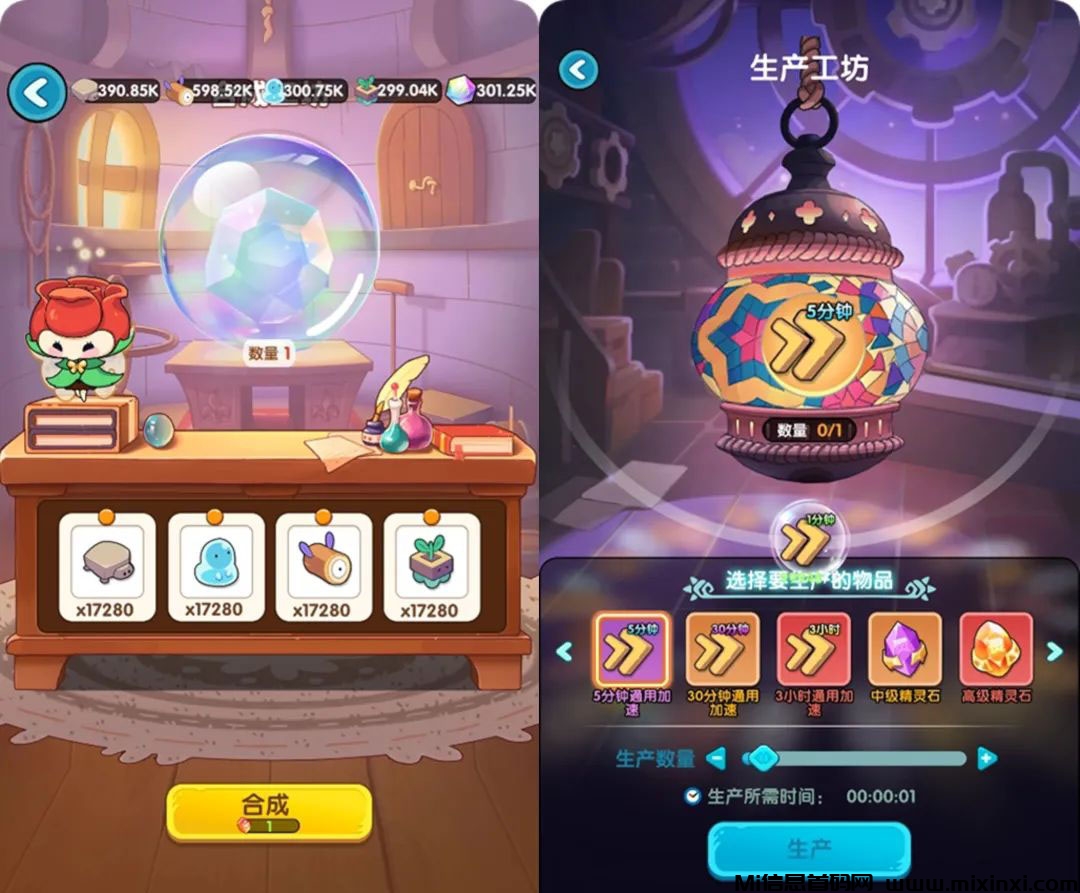Screen dimensions: 1080x893
Task: Show previous items with the left arrow
Action: pos(565,652)
